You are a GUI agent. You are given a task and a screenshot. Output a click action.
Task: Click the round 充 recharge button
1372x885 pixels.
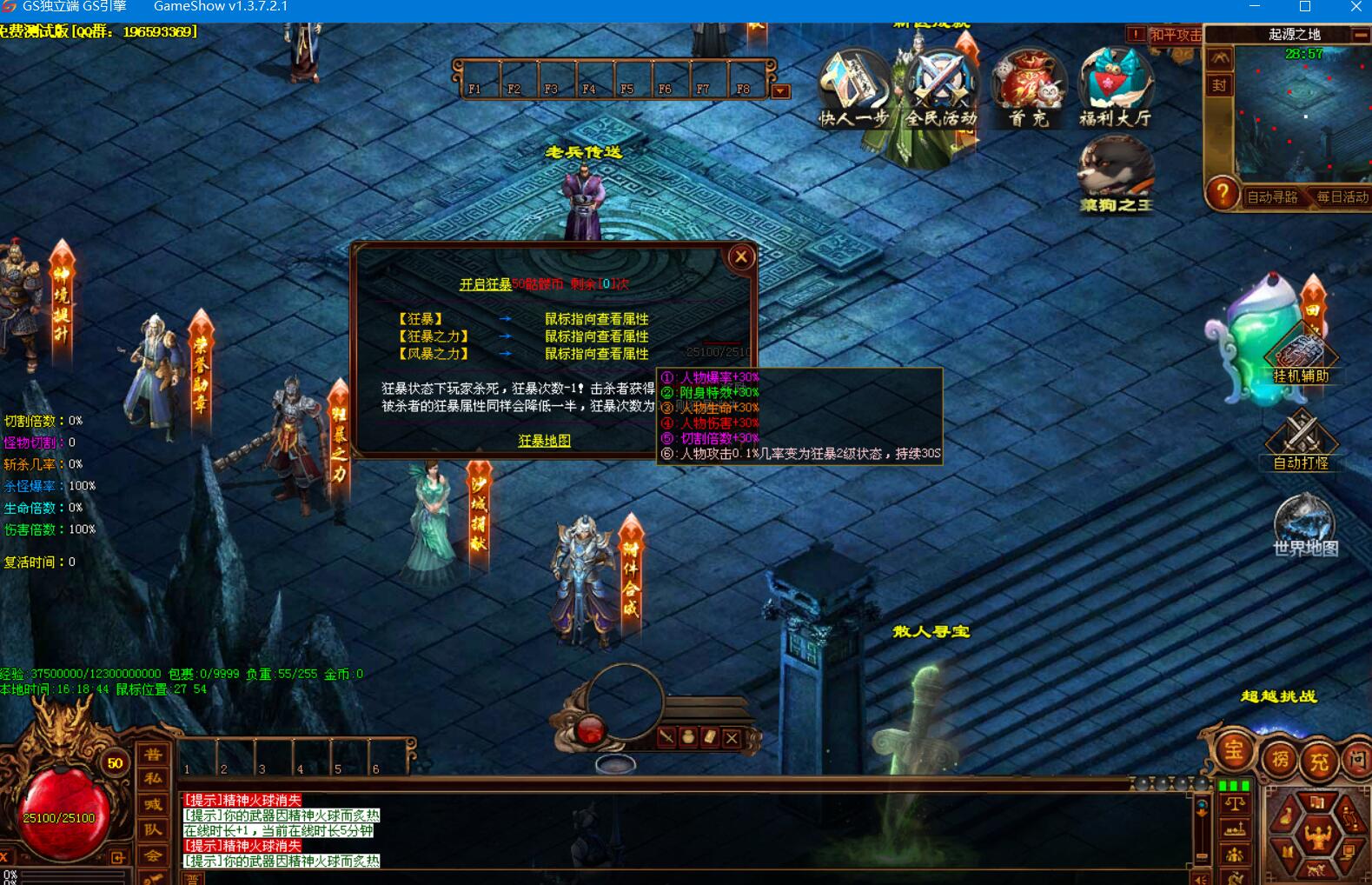pos(1319,762)
